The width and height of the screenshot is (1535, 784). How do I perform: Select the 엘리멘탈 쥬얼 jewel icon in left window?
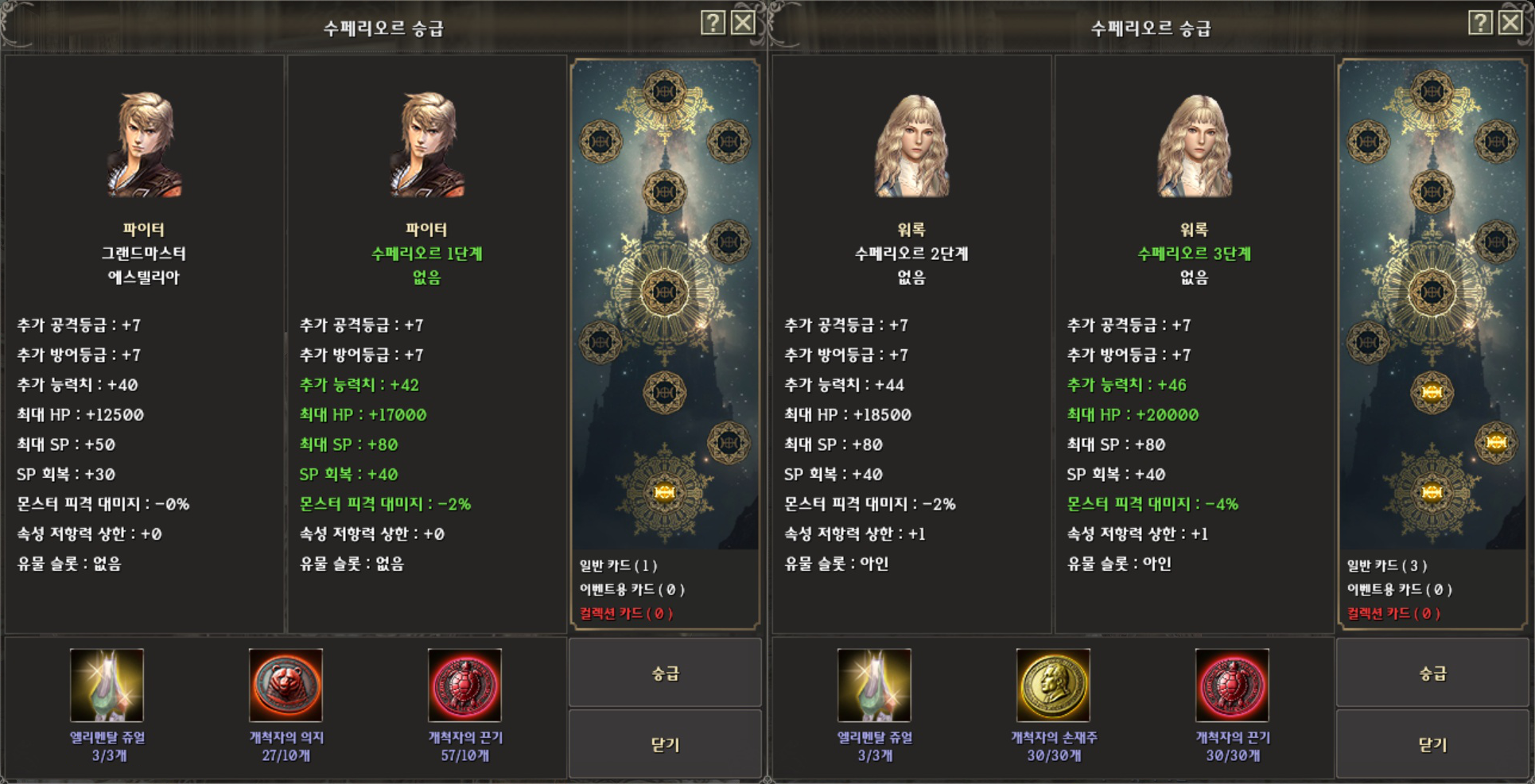pyautogui.click(x=106, y=685)
